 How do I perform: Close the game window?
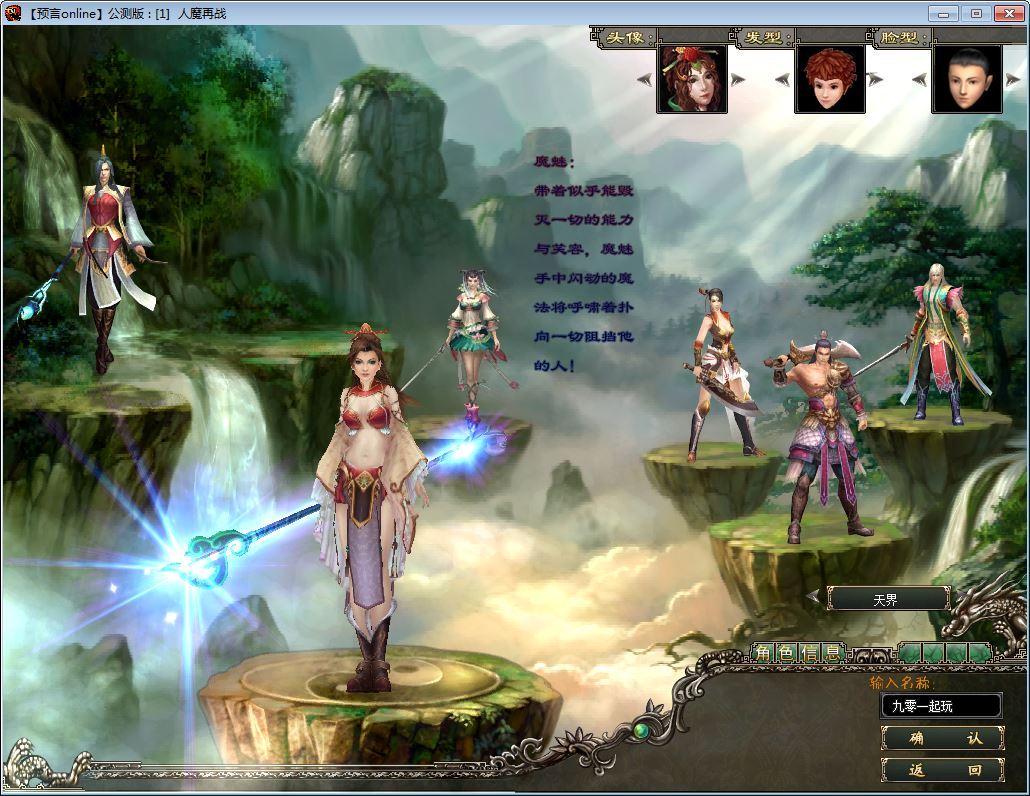(x=1008, y=13)
